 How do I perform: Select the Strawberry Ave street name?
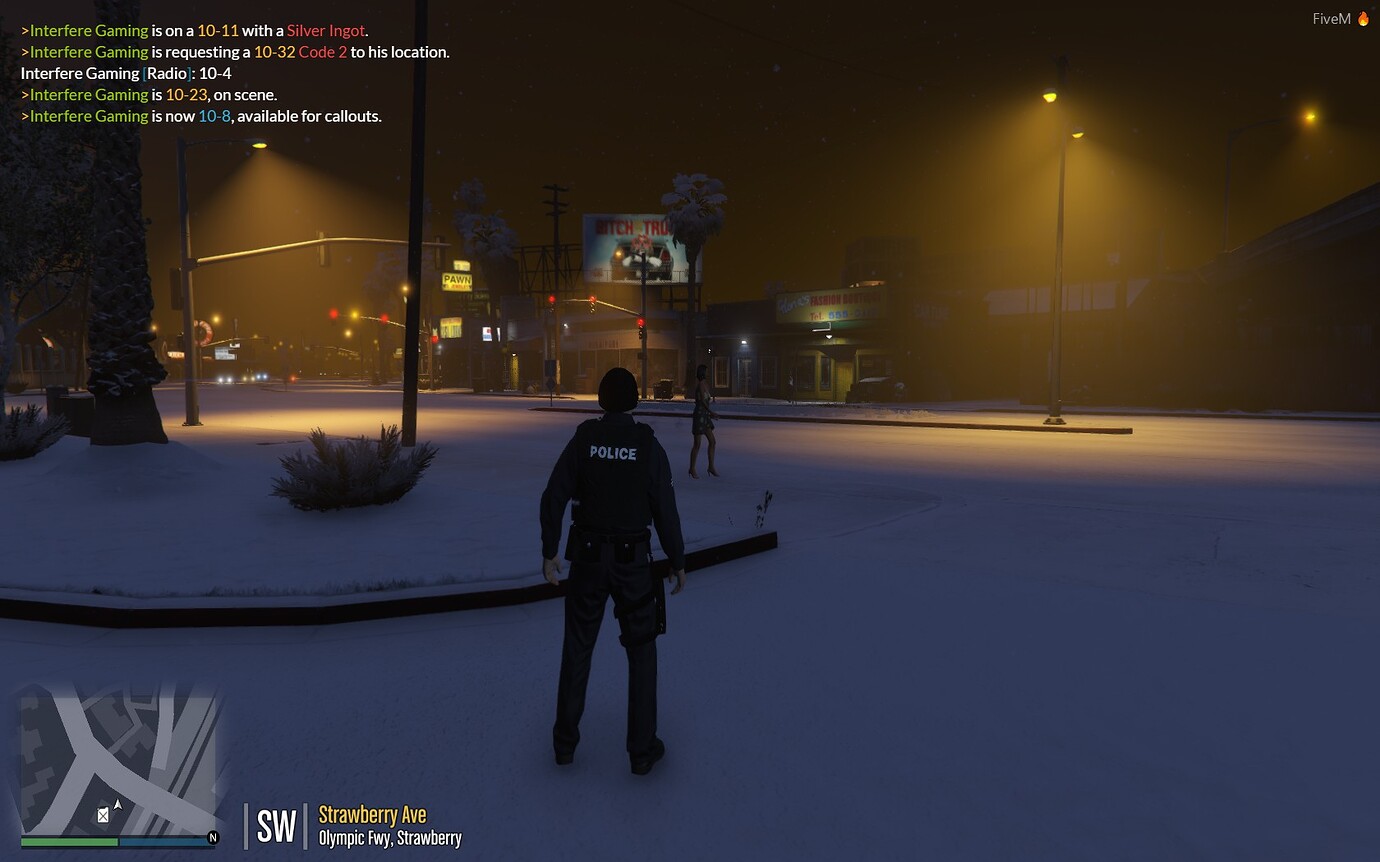(372, 814)
